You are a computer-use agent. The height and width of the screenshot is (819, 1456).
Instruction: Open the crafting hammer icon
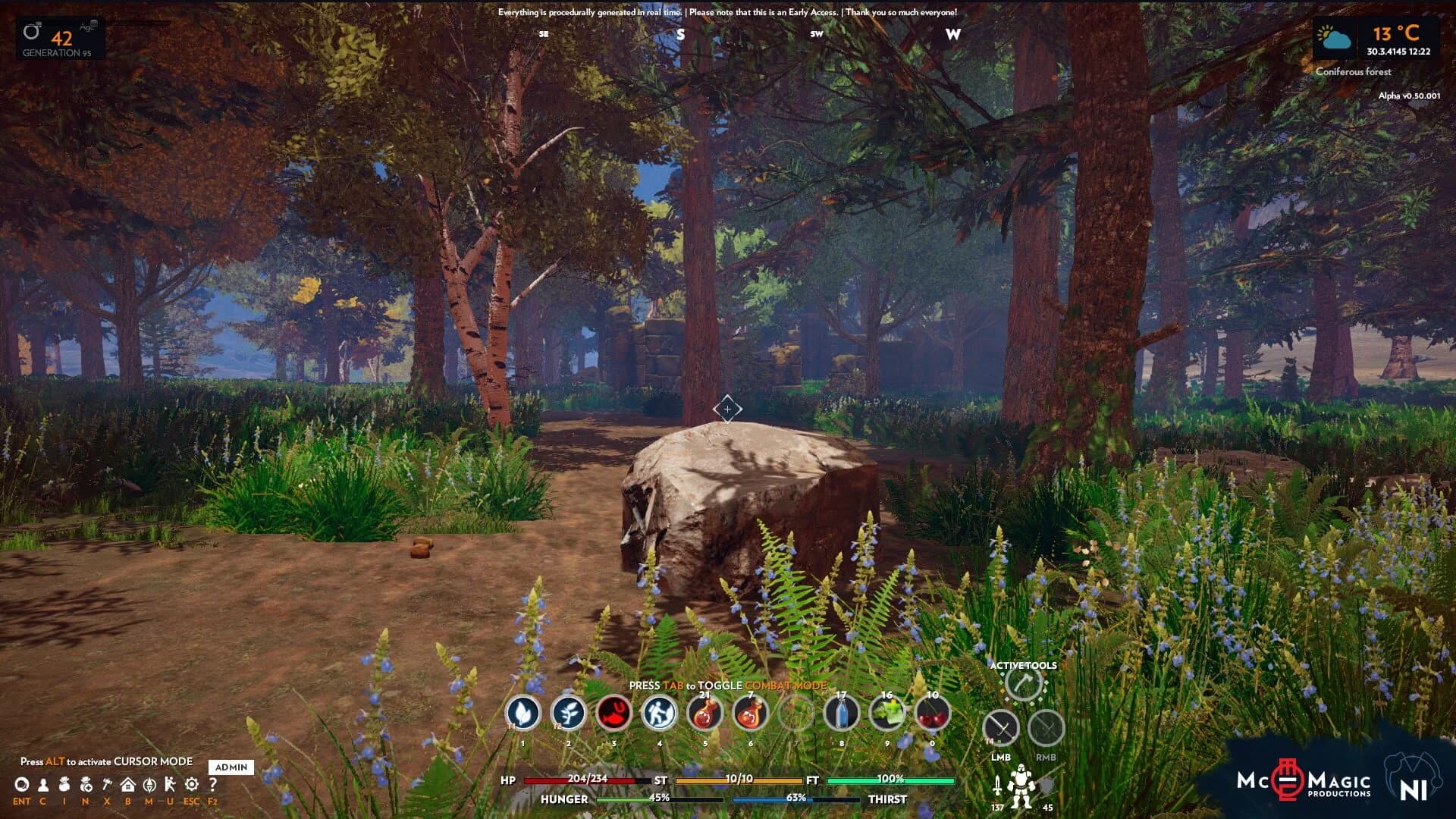click(x=107, y=785)
